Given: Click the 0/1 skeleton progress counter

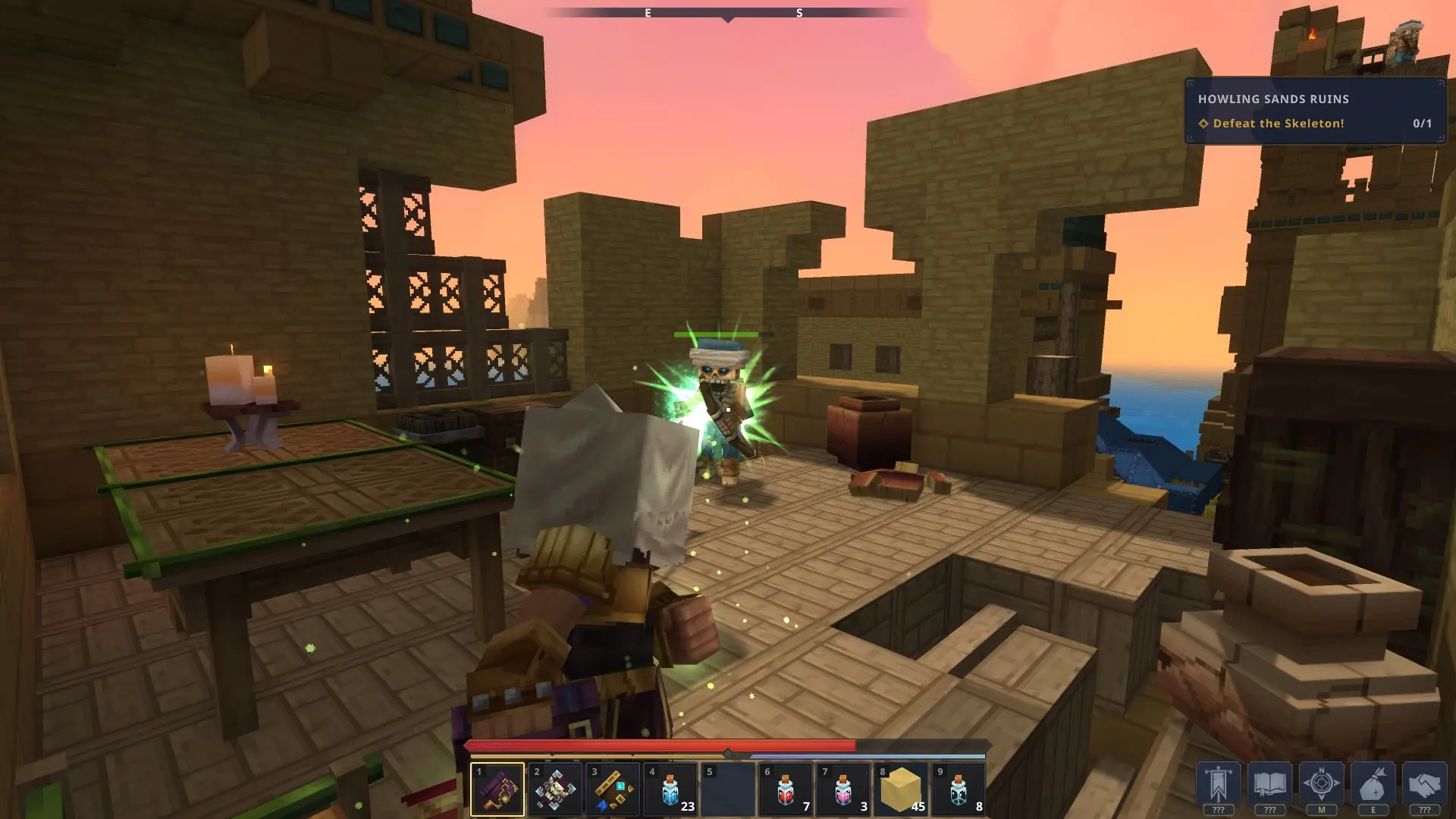Looking at the screenshot, I should (x=1422, y=124).
